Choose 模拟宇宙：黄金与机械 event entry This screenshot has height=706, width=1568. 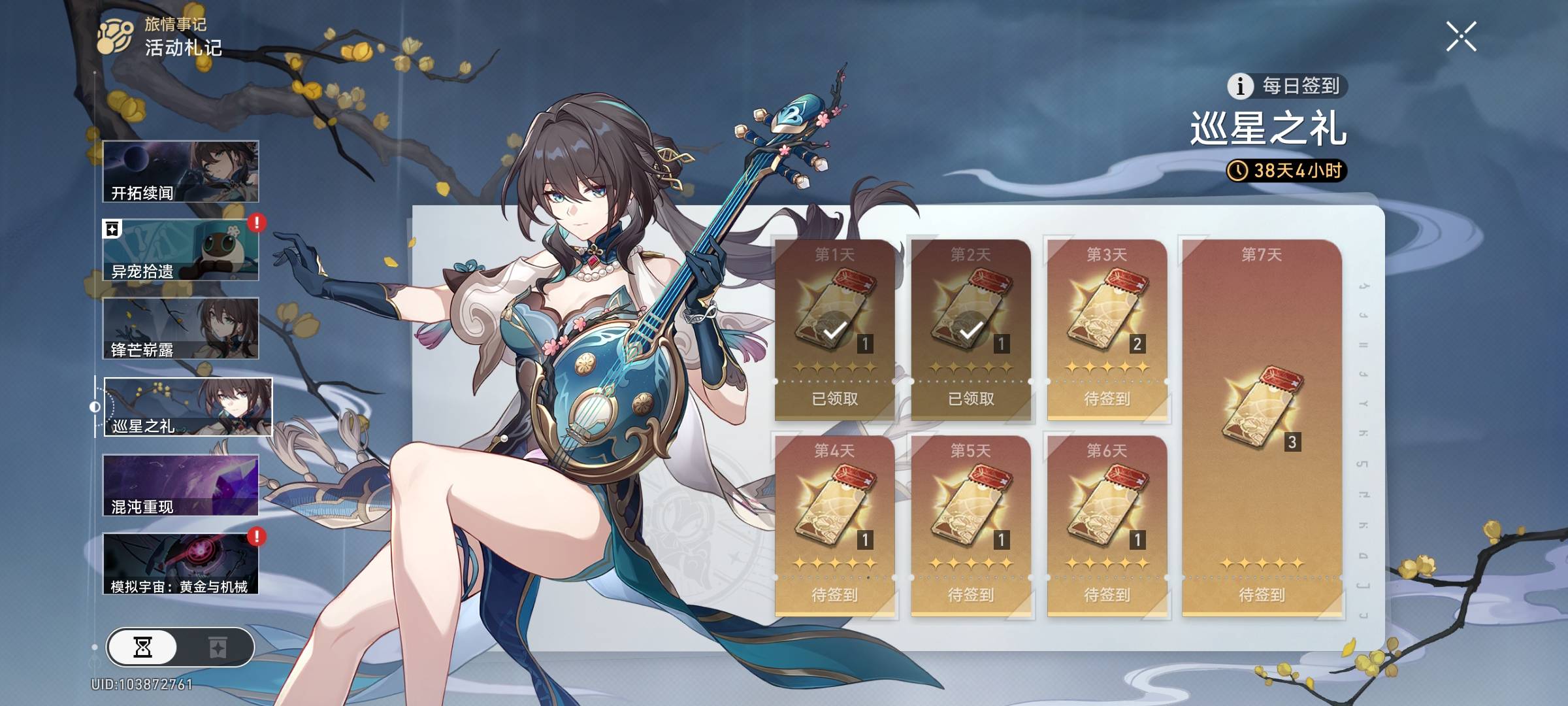coord(181,563)
